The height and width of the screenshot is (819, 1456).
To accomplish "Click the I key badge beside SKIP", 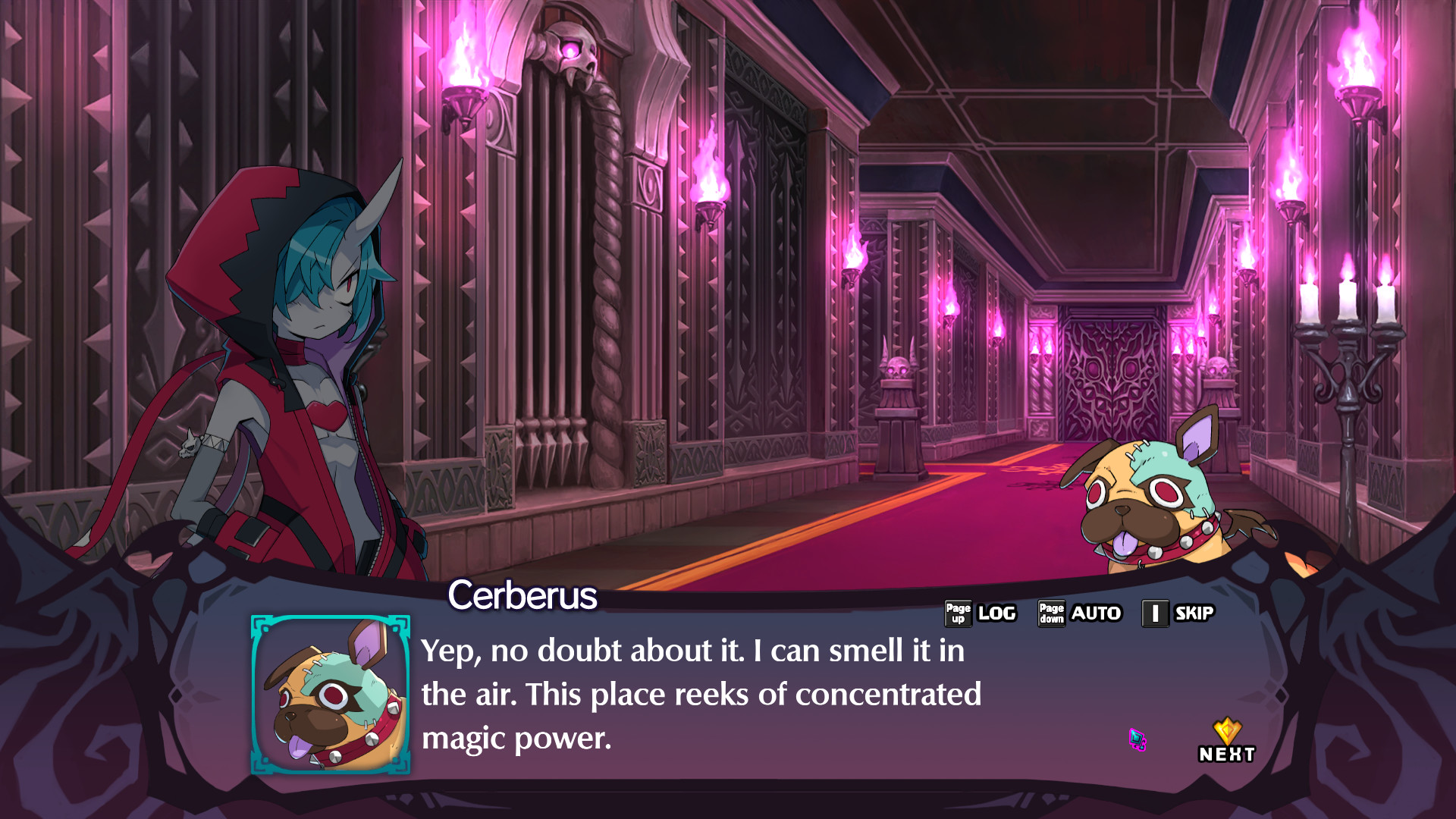I will [1154, 613].
